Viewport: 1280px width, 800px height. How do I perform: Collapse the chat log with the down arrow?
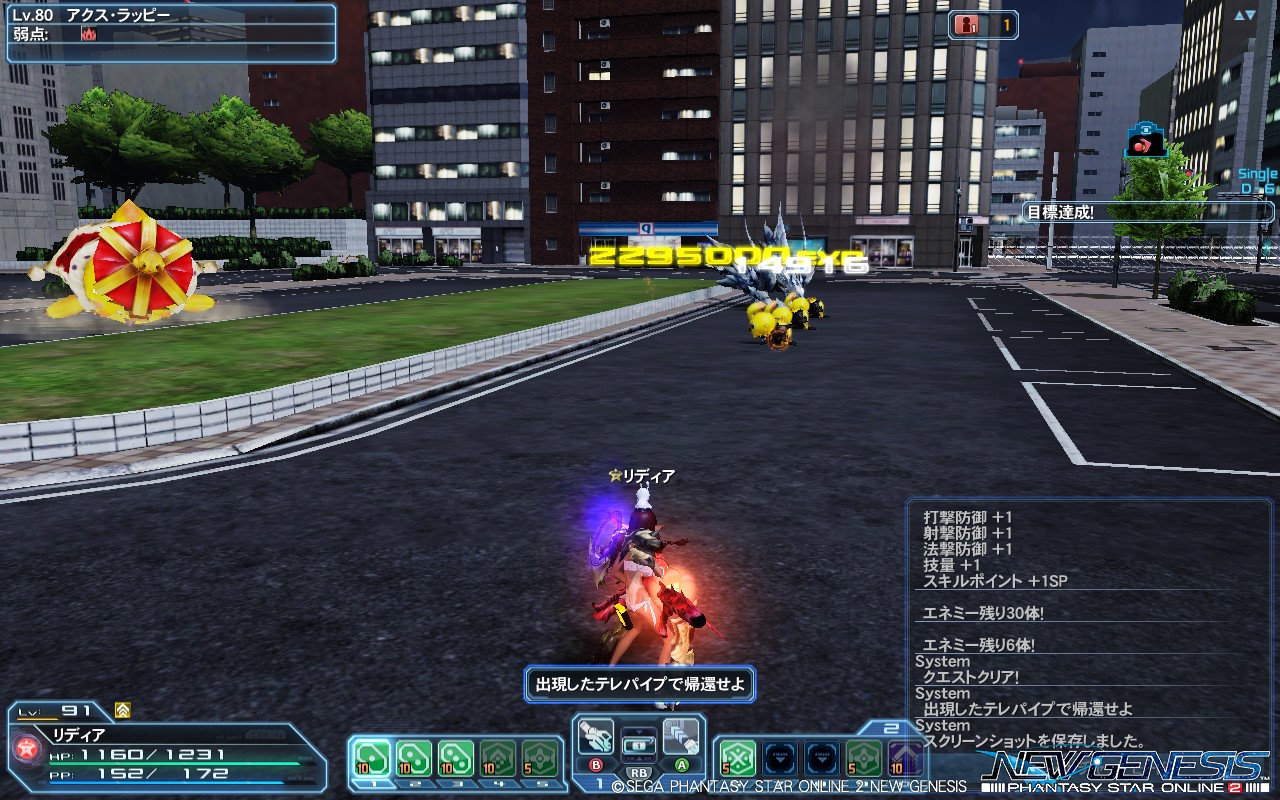click(1251, 15)
